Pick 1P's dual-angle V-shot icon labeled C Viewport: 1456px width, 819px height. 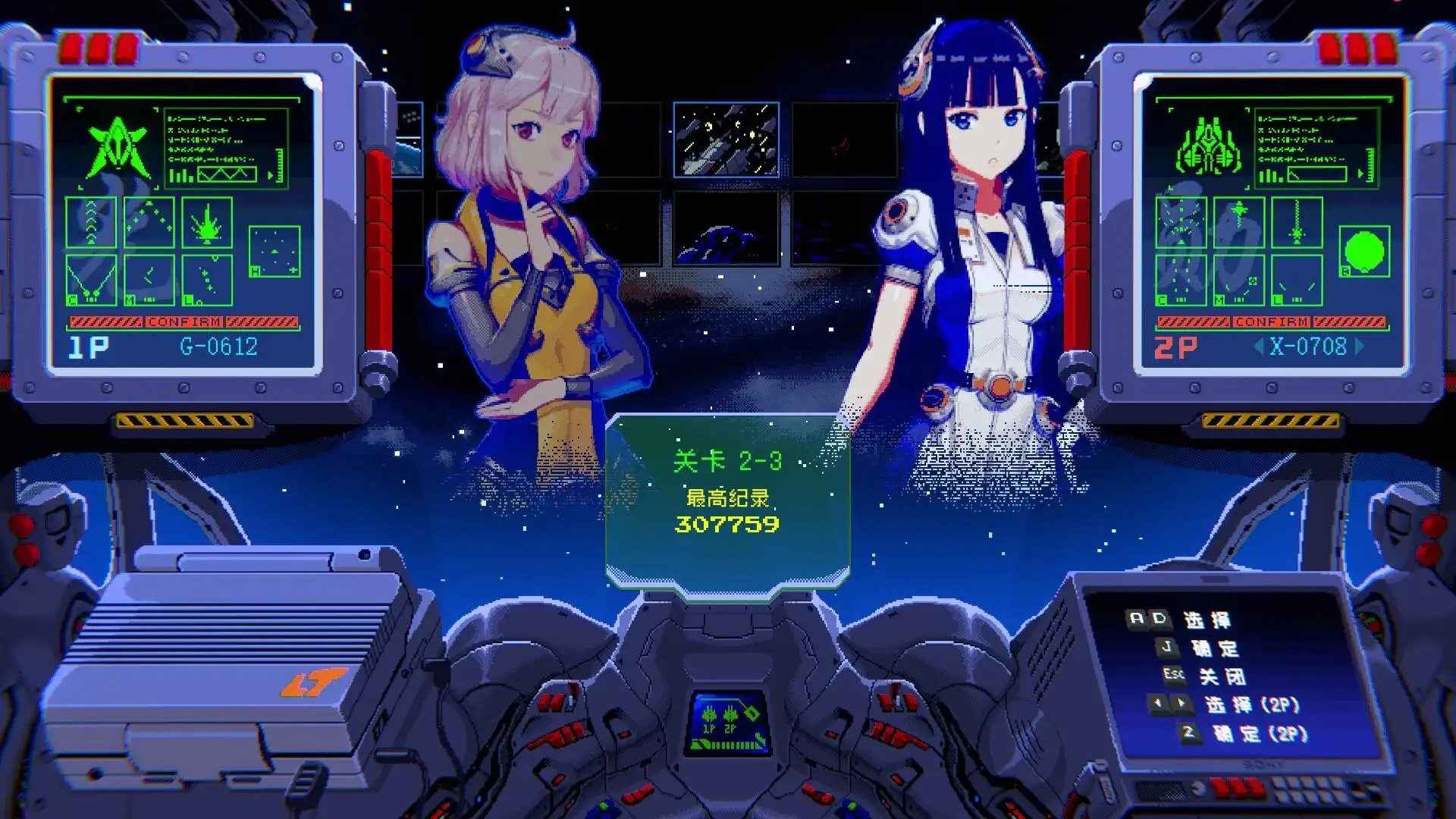(x=92, y=281)
